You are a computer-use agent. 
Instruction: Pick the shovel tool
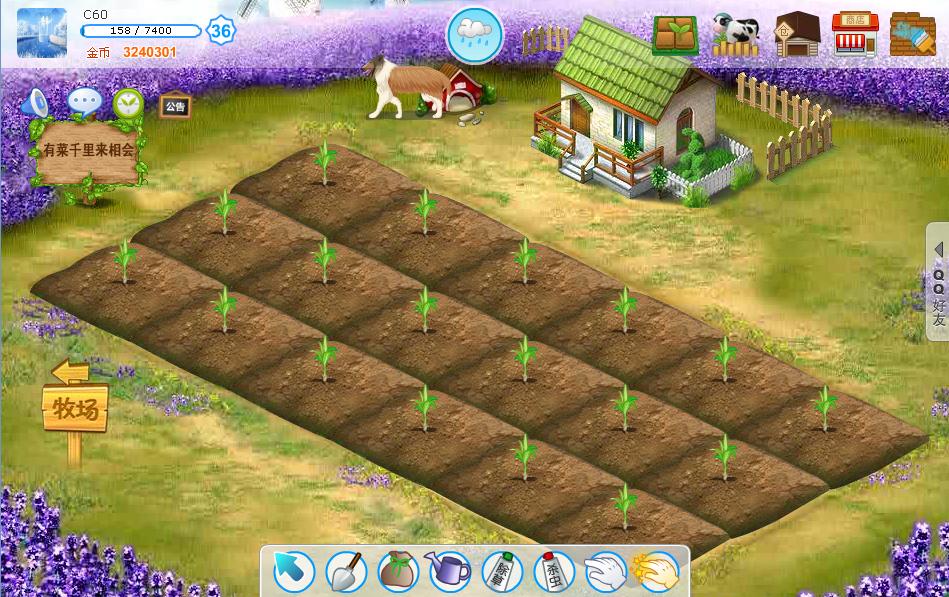point(346,571)
